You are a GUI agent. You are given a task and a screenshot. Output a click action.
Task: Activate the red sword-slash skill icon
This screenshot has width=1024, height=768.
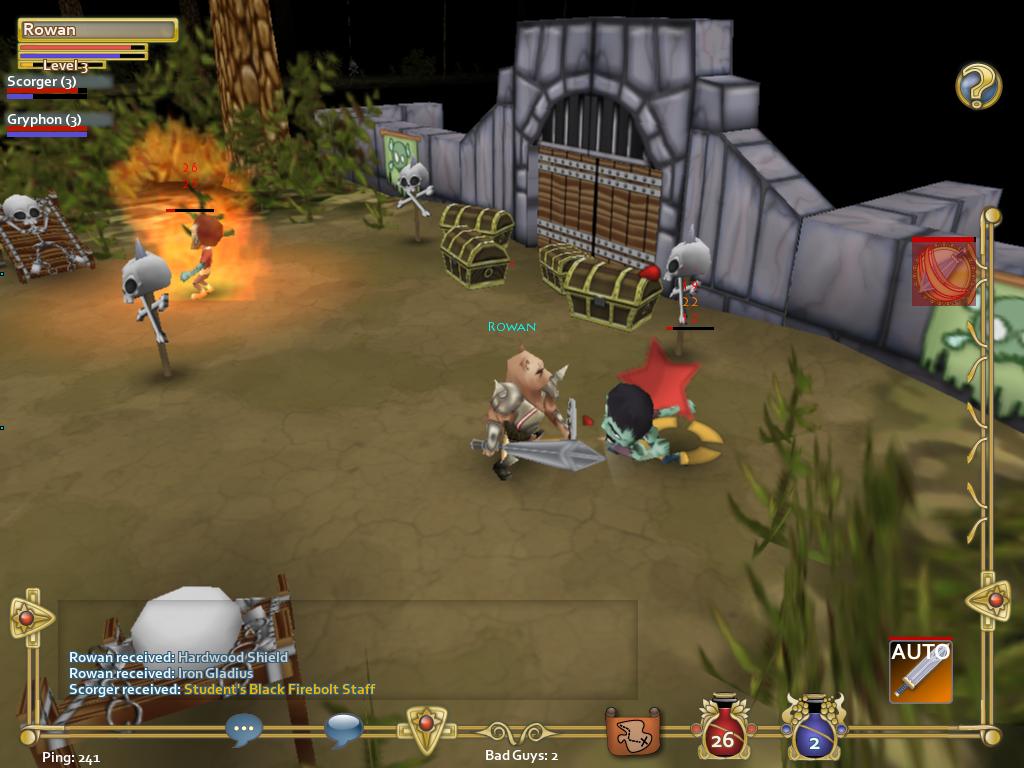943,271
